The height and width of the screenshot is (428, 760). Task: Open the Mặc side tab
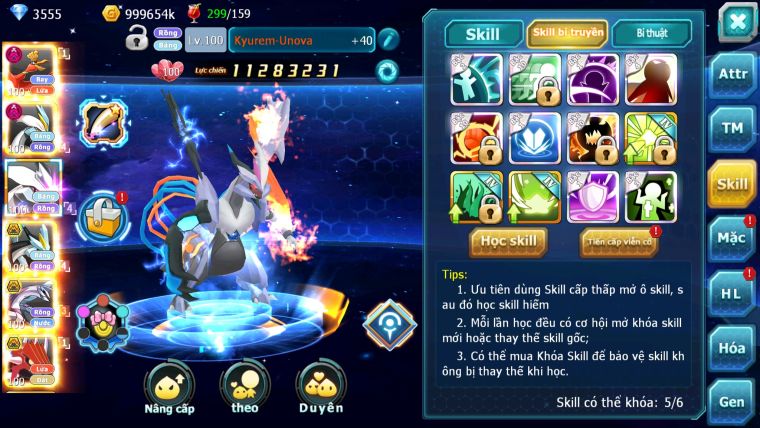pos(732,239)
